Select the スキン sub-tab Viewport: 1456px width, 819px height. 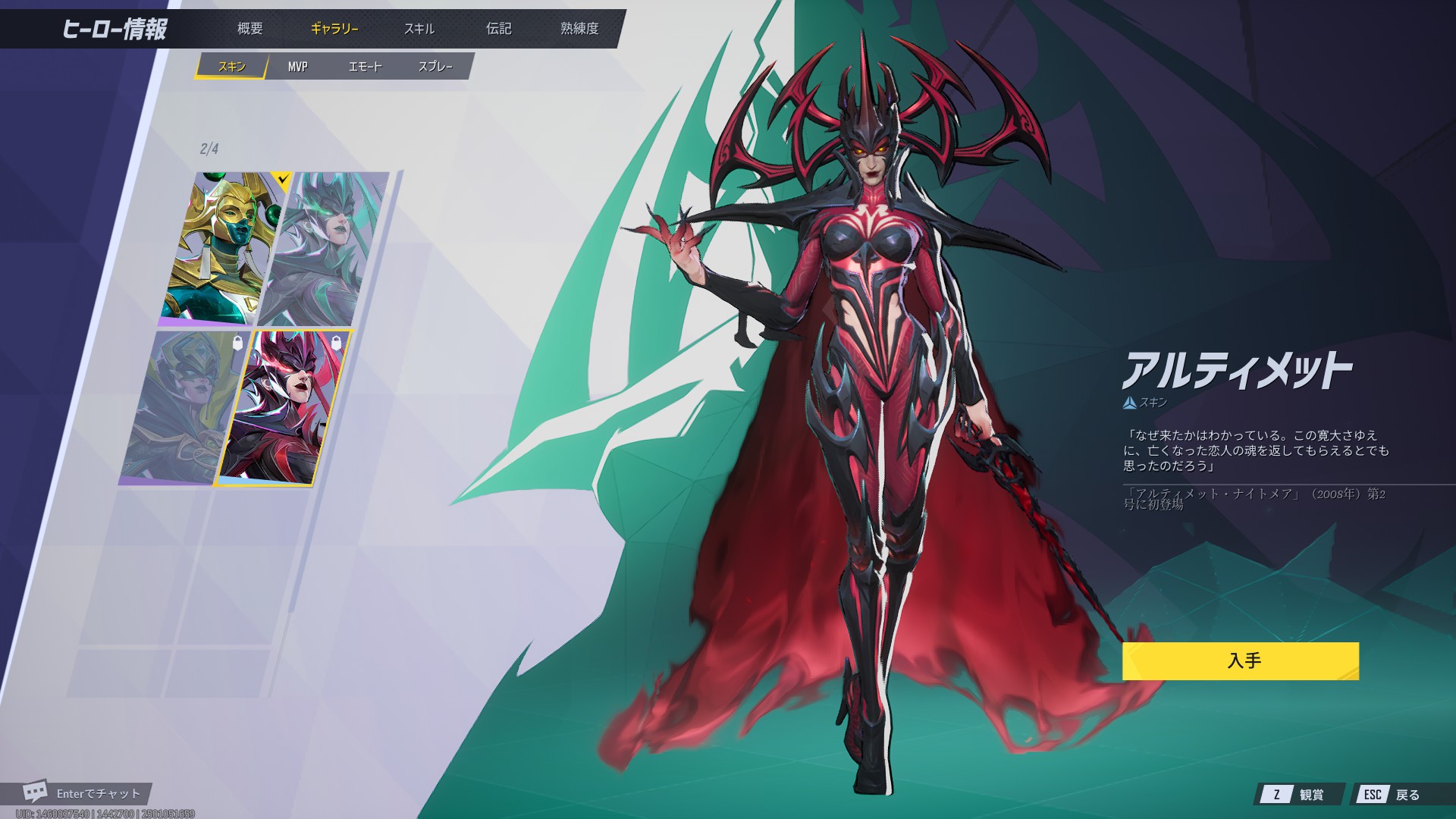(231, 67)
